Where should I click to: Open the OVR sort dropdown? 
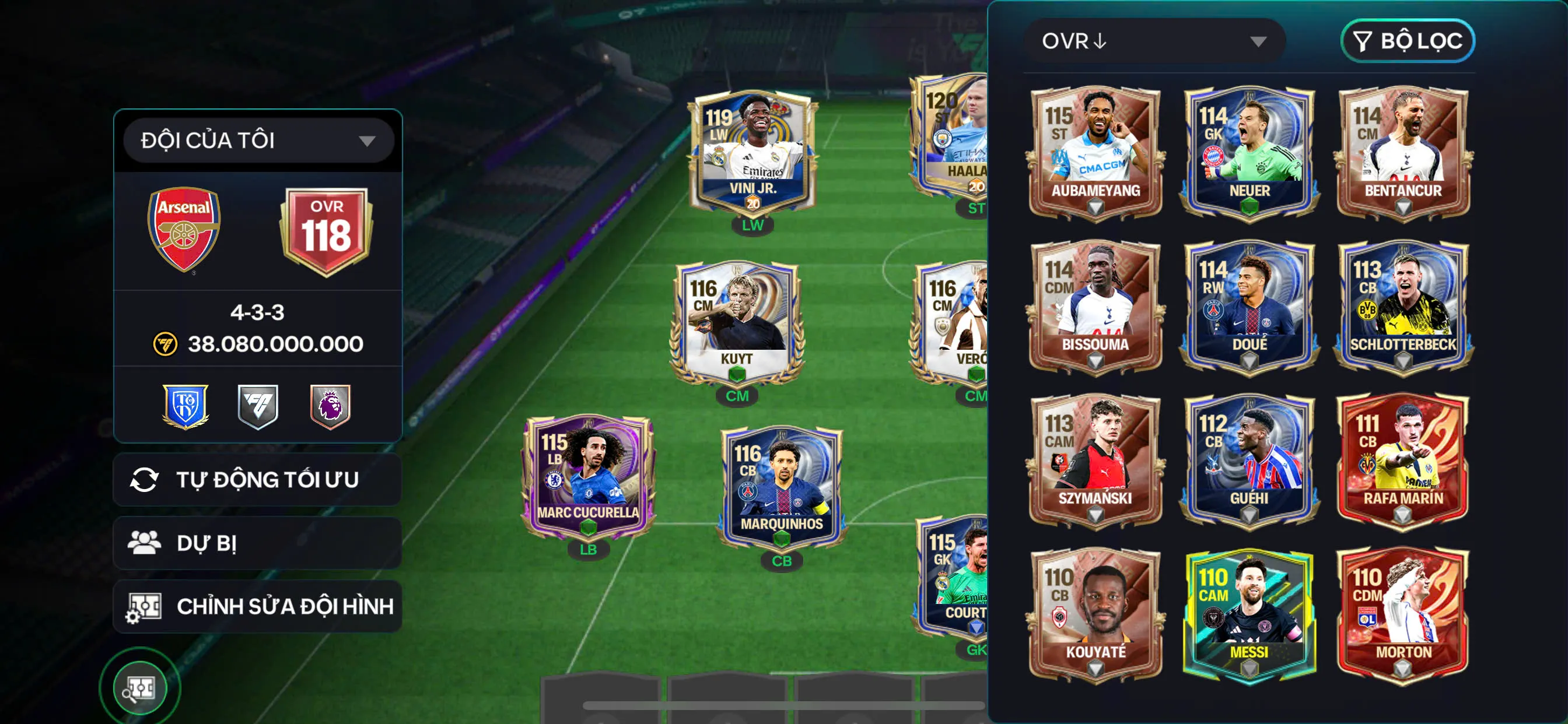coord(1154,41)
